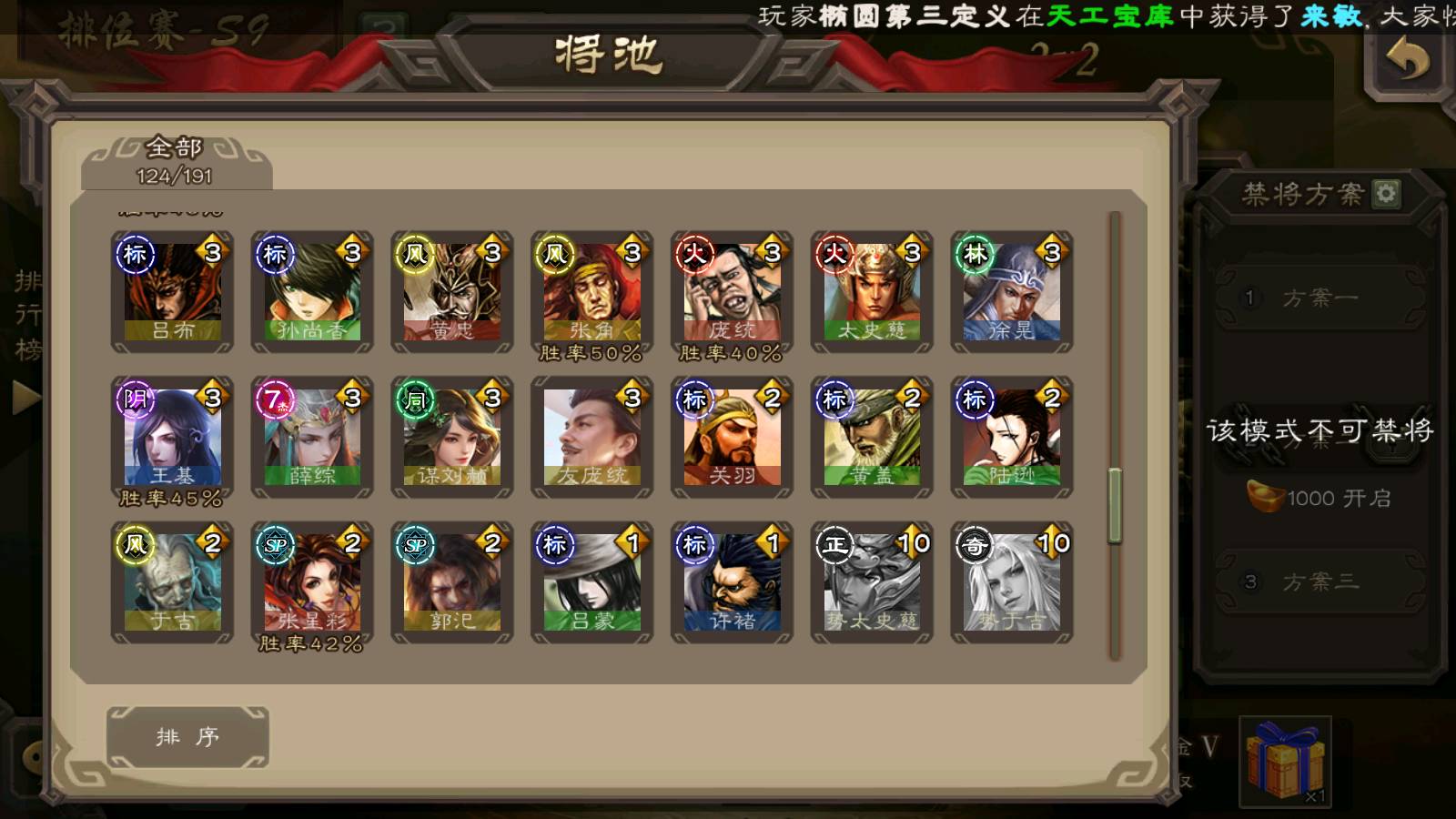Select the 吕布 hero card
Image resolution: width=1456 pixels, height=819 pixels.
click(172, 291)
